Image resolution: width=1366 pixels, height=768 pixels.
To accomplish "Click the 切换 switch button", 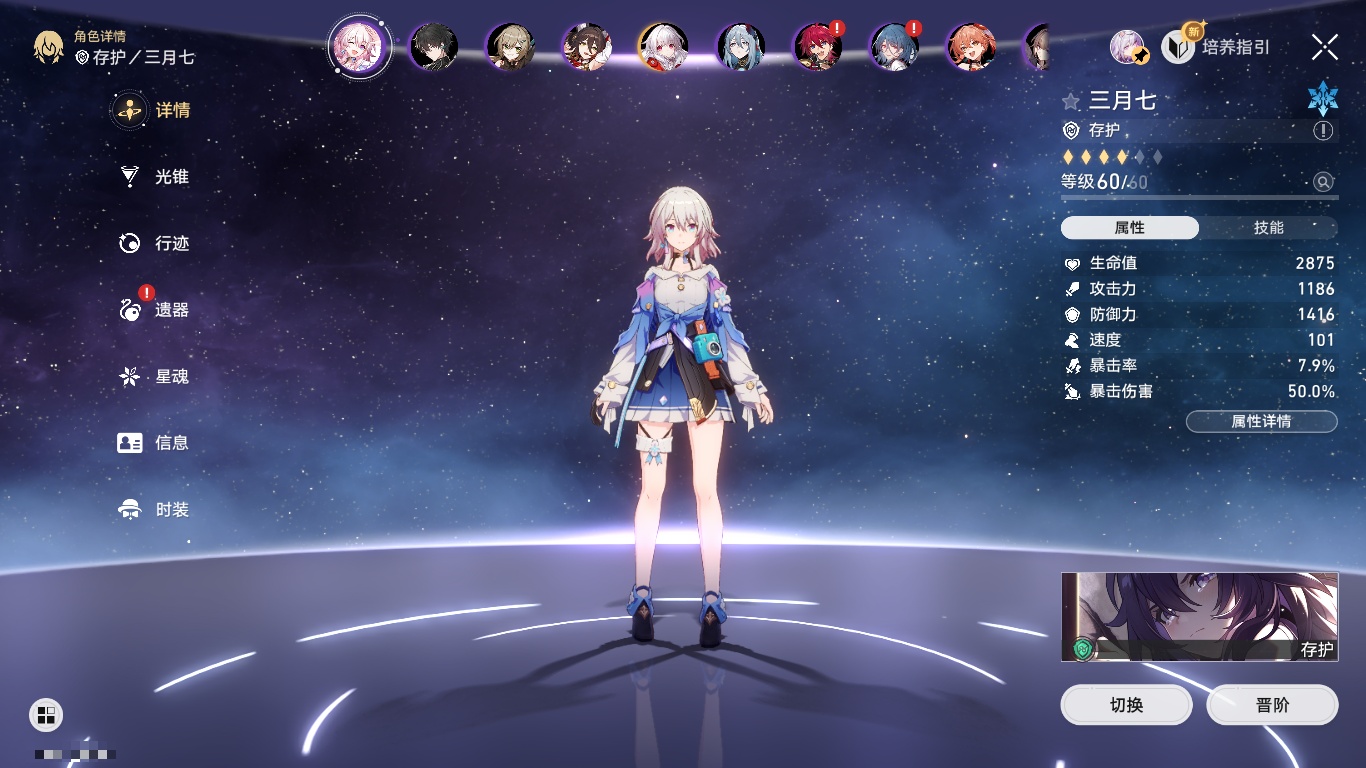I will (x=1126, y=705).
